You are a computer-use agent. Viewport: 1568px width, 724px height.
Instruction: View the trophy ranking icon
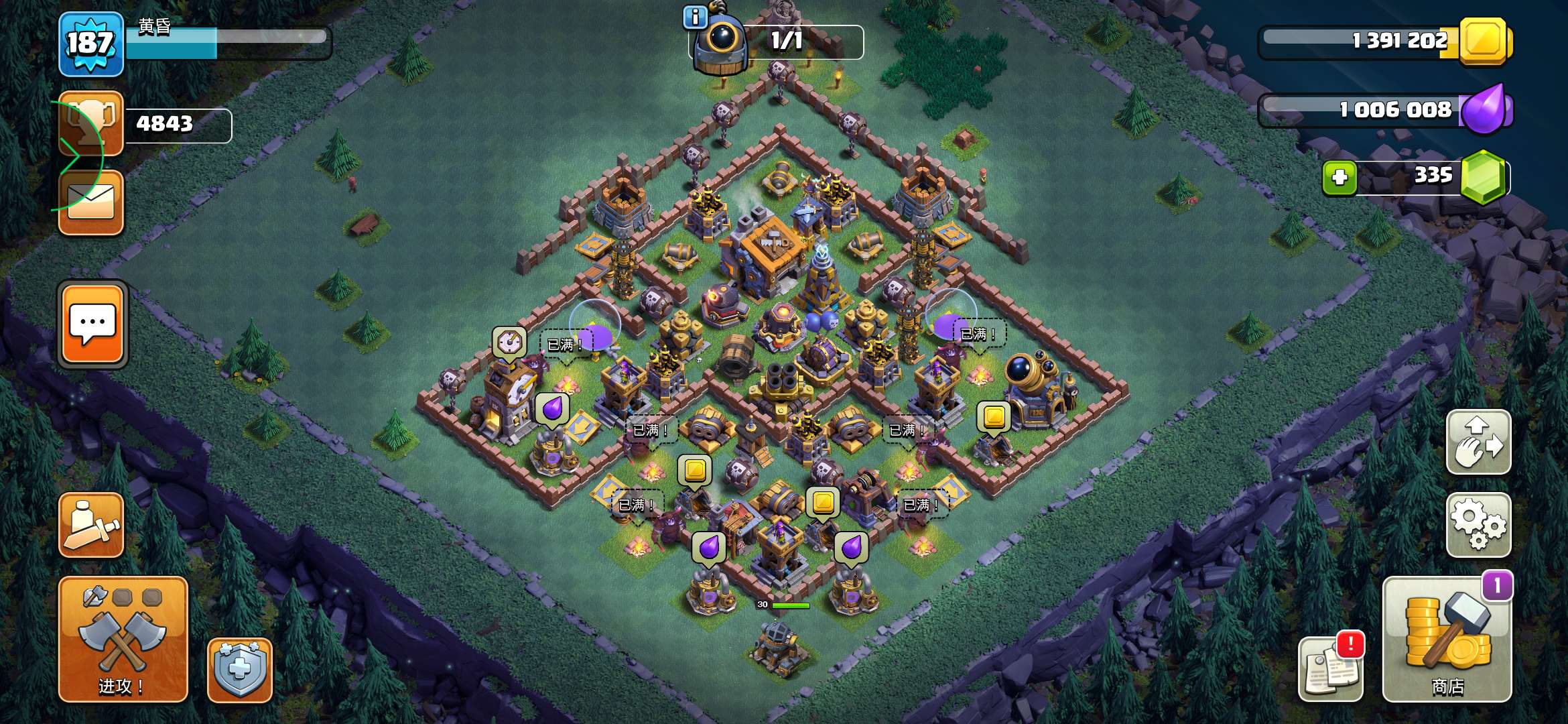[91, 123]
